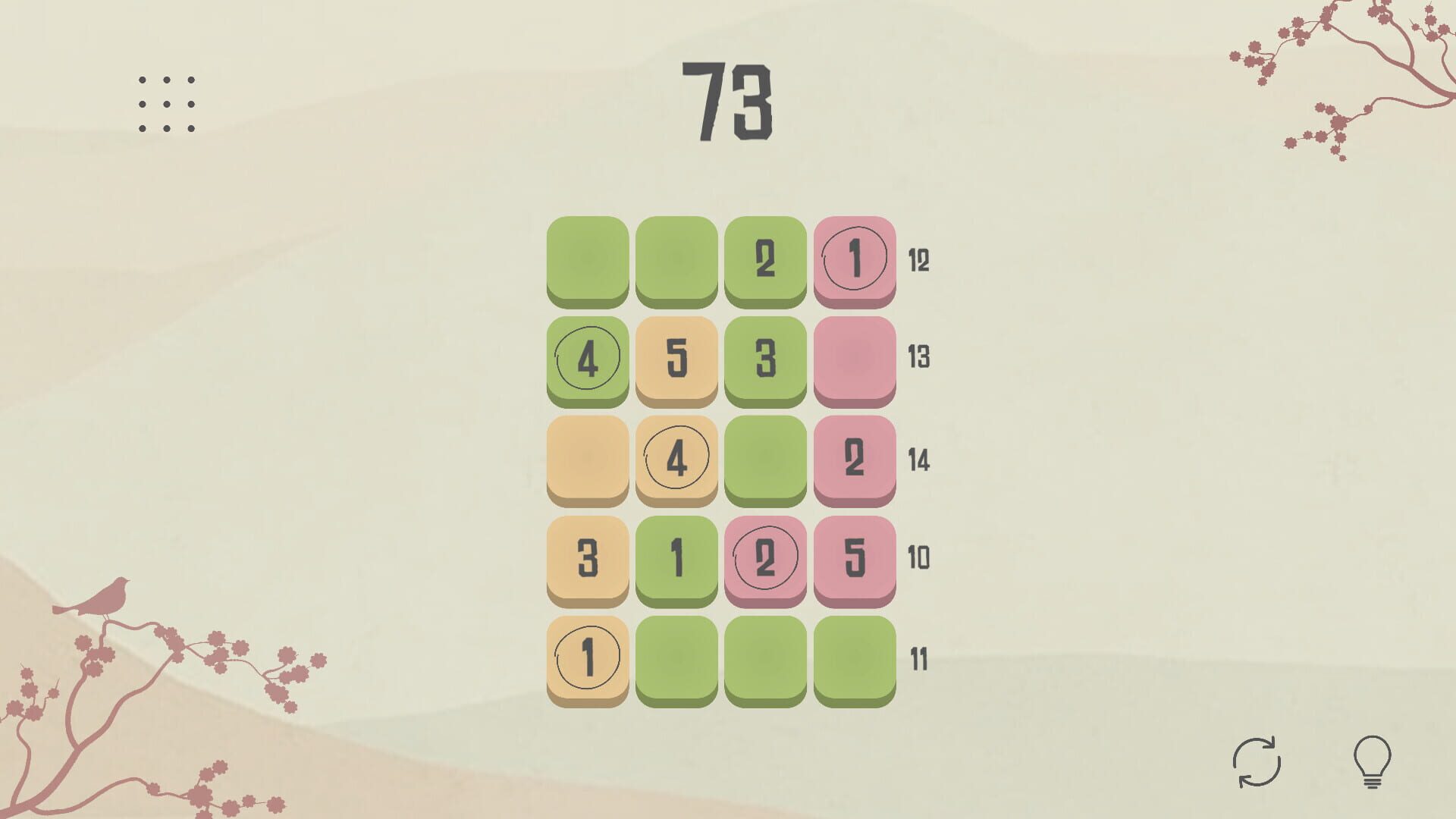This screenshot has width=1456, height=819.
Task: Click the yellow 3 tile in the fourth row
Action: (x=588, y=559)
